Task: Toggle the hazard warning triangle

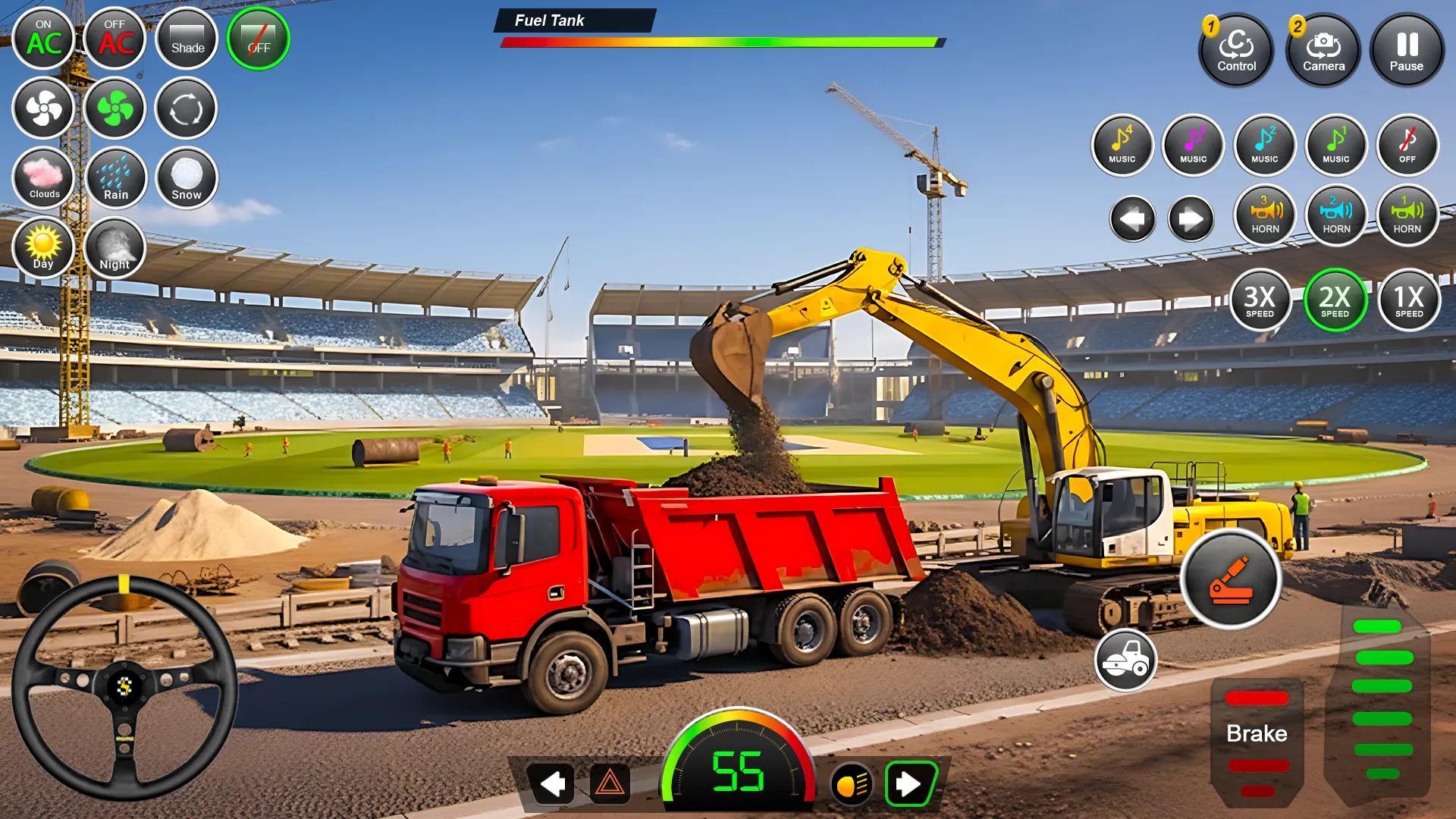Action: [611, 785]
